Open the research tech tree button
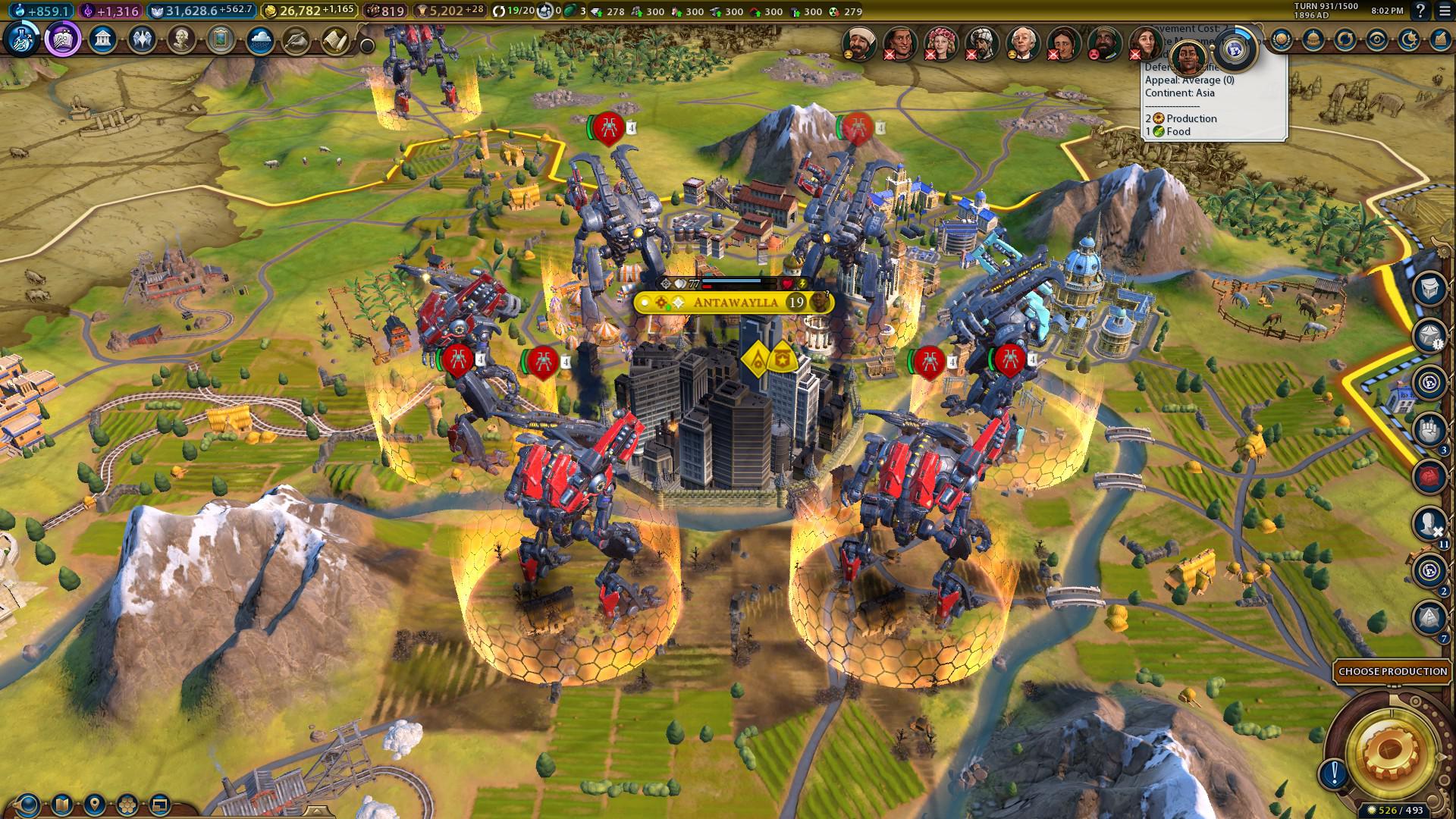The height and width of the screenshot is (819, 1456). (x=21, y=39)
